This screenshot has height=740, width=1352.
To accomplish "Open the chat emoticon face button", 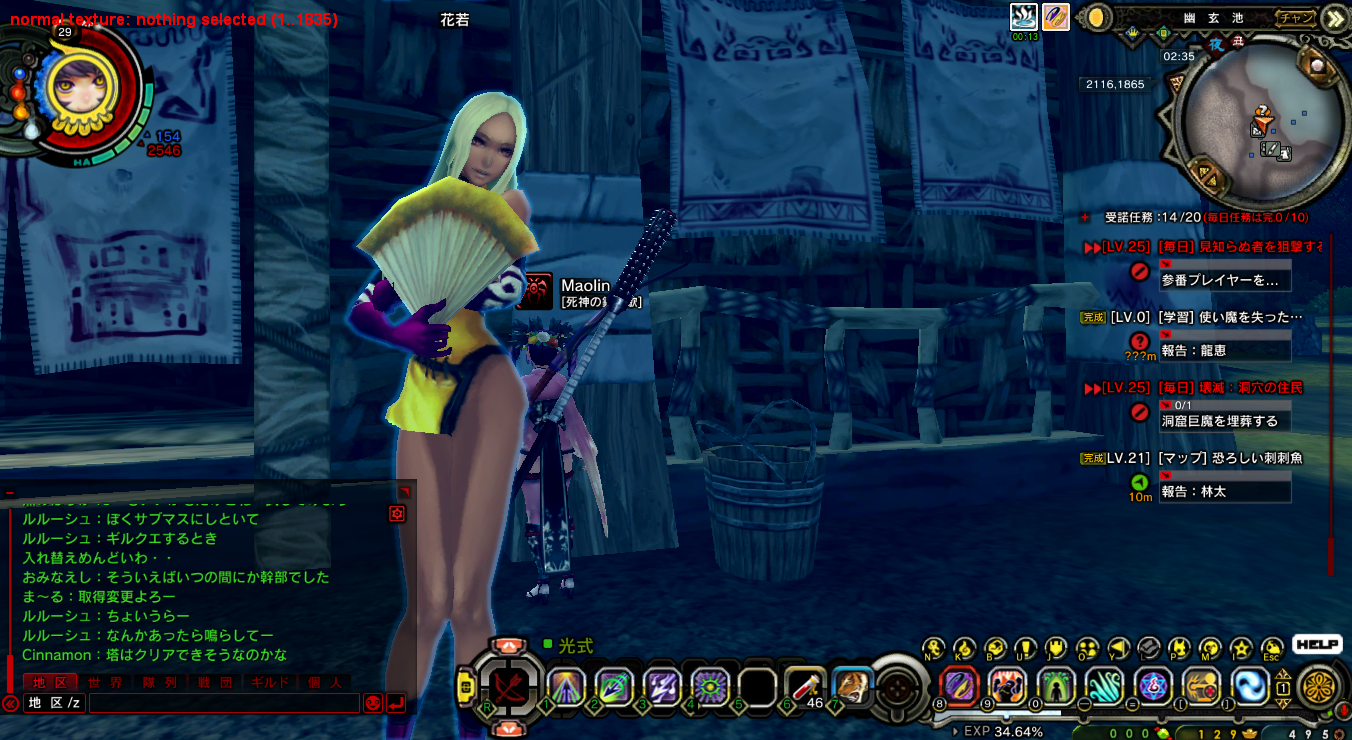I will (x=373, y=703).
